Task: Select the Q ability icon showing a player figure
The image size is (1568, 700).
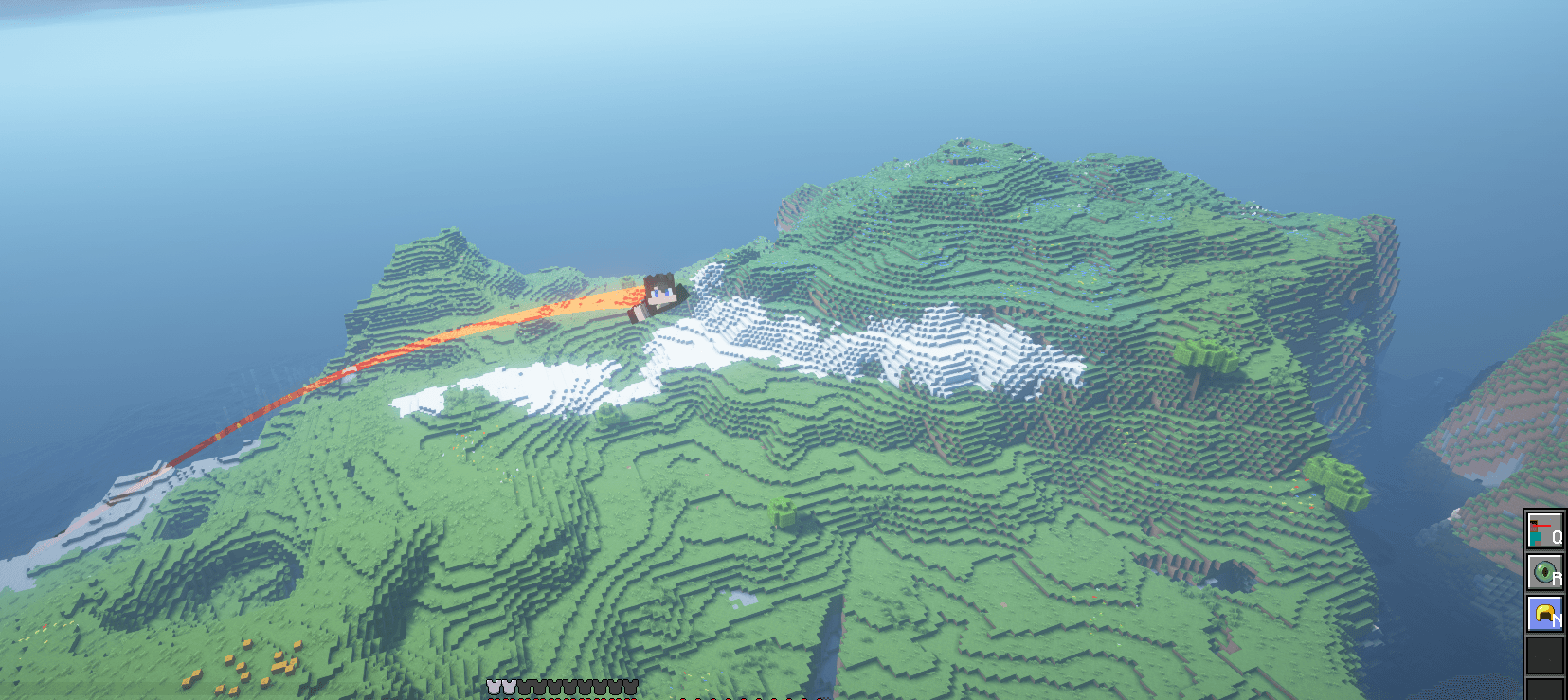Action: tap(1545, 530)
